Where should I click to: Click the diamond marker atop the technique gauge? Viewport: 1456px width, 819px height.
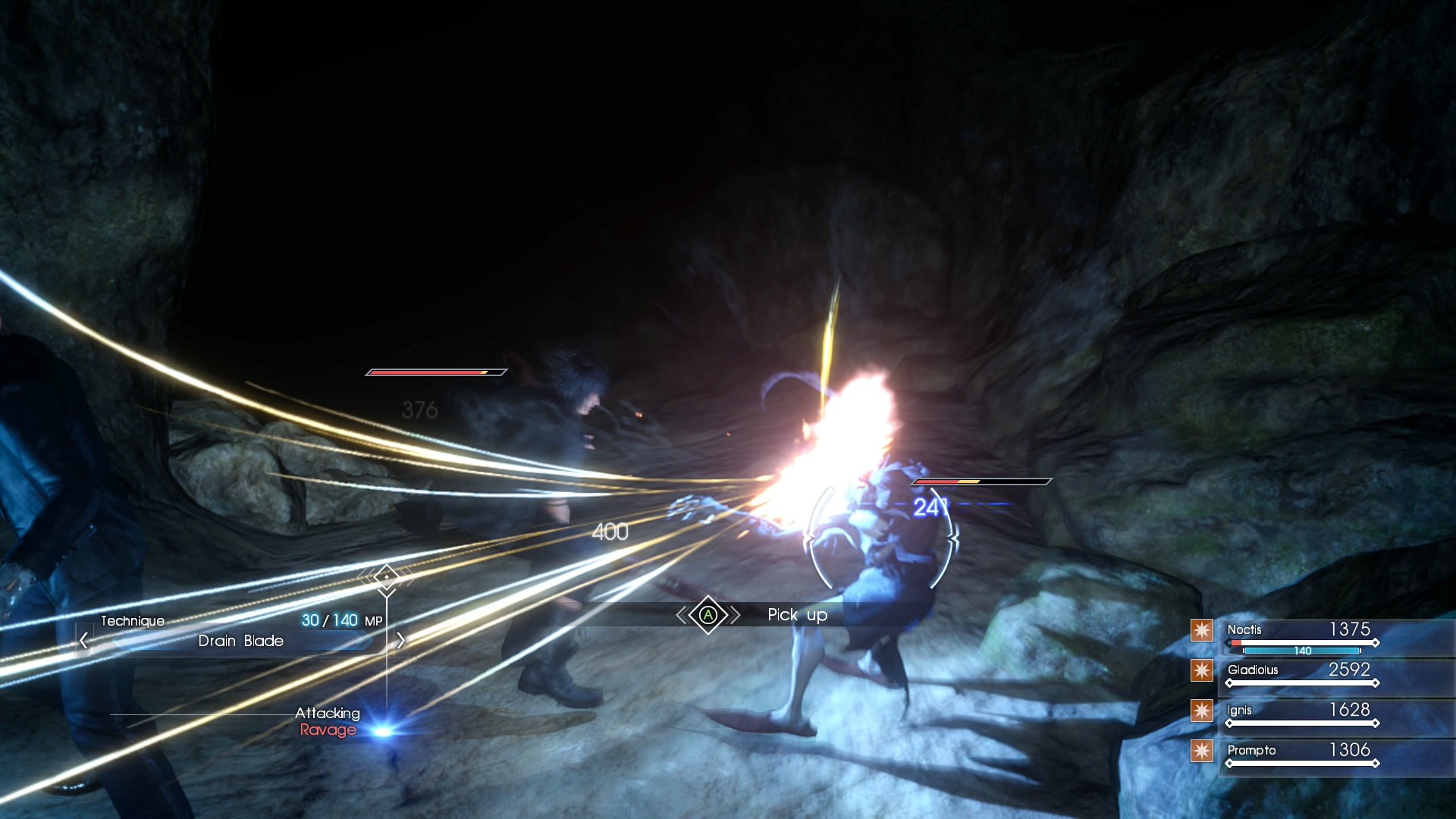tap(388, 578)
